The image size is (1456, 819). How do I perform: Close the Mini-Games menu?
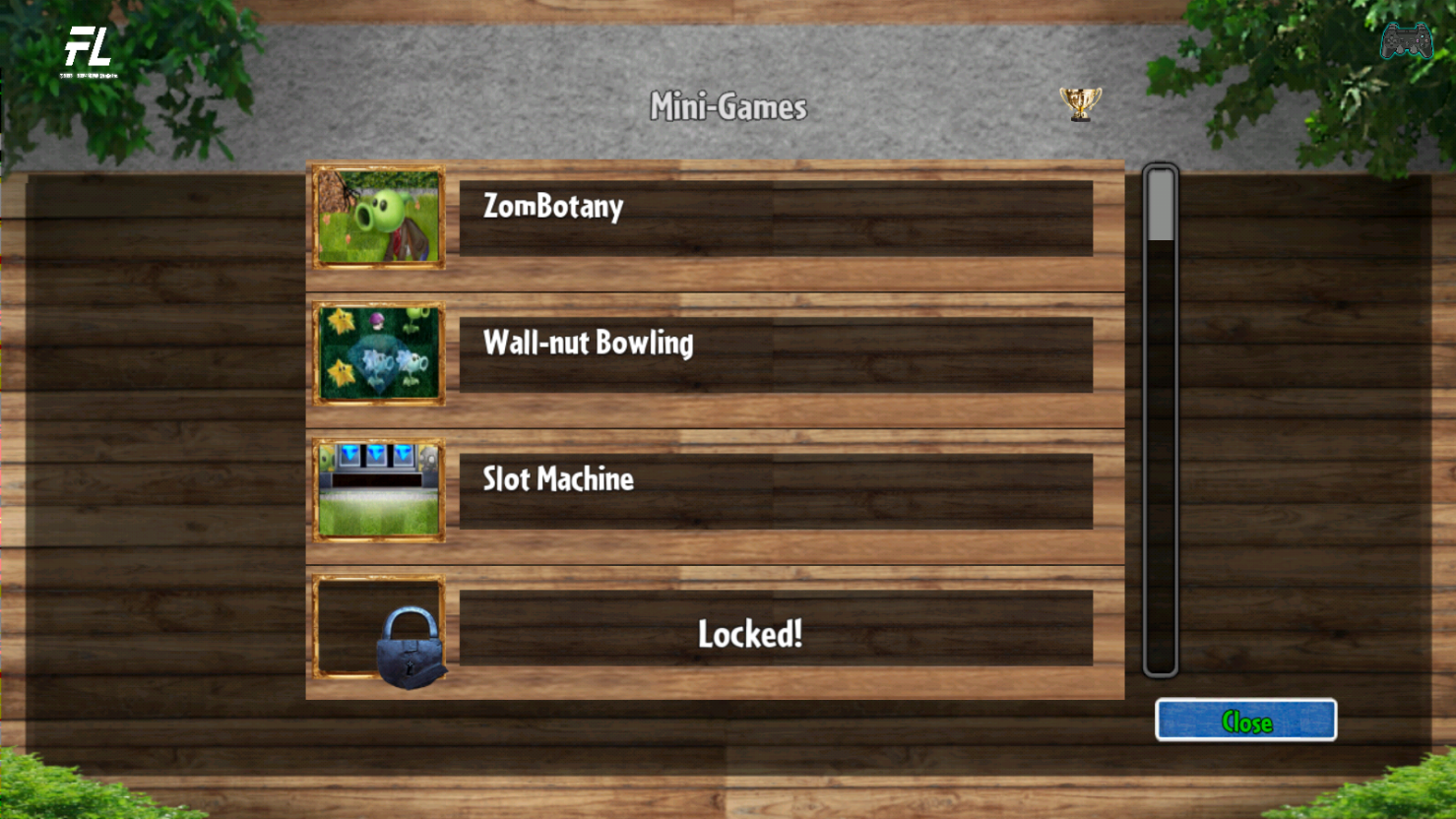tap(1245, 721)
